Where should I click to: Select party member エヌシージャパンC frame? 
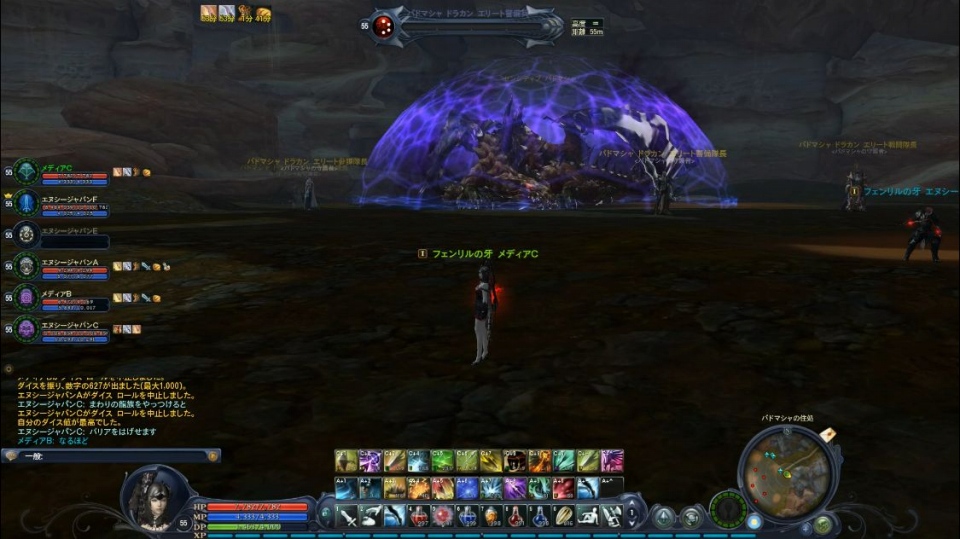coord(72,330)
